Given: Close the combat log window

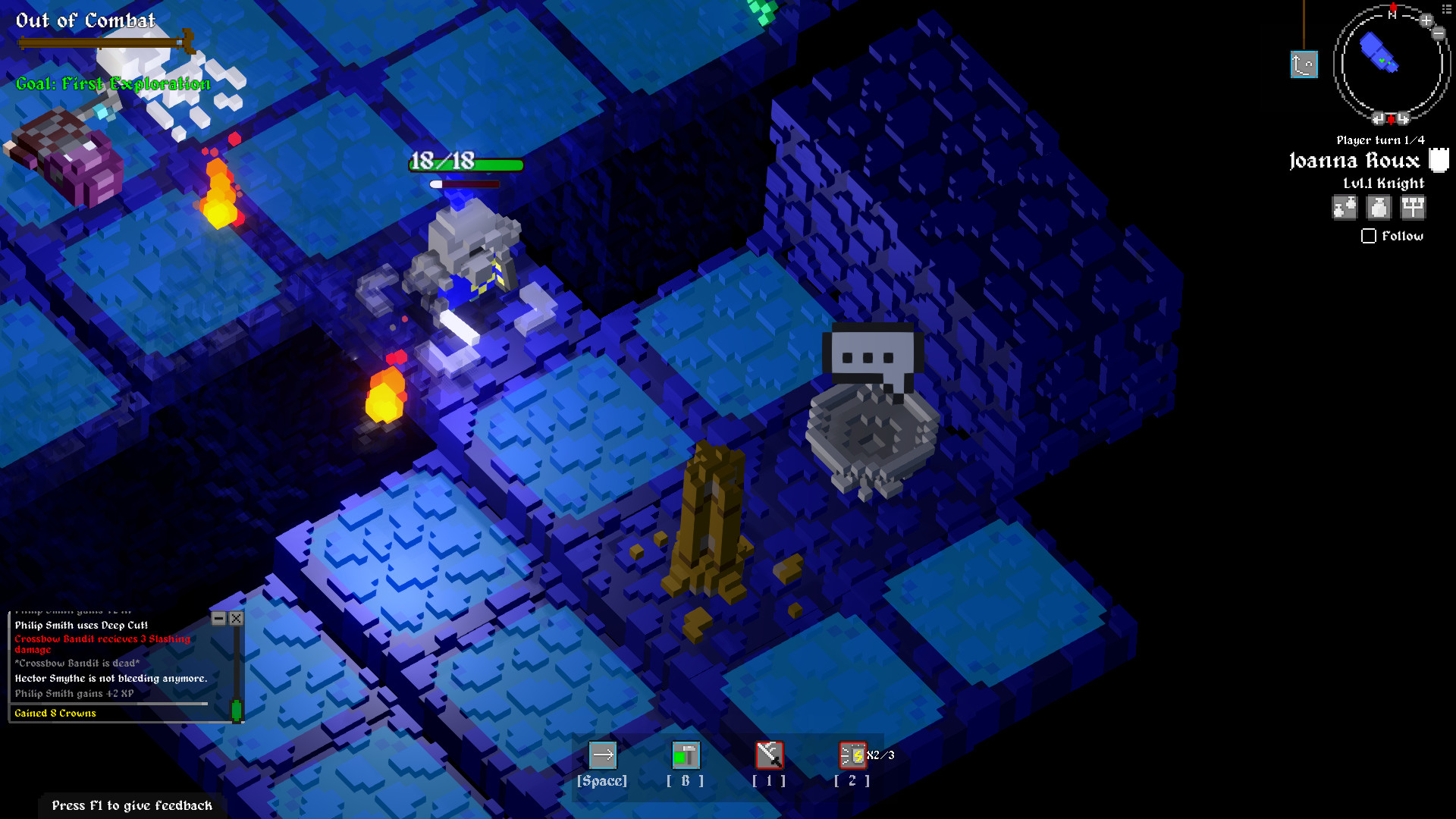Looking at the screenshot, I should [x=237, y=618].
